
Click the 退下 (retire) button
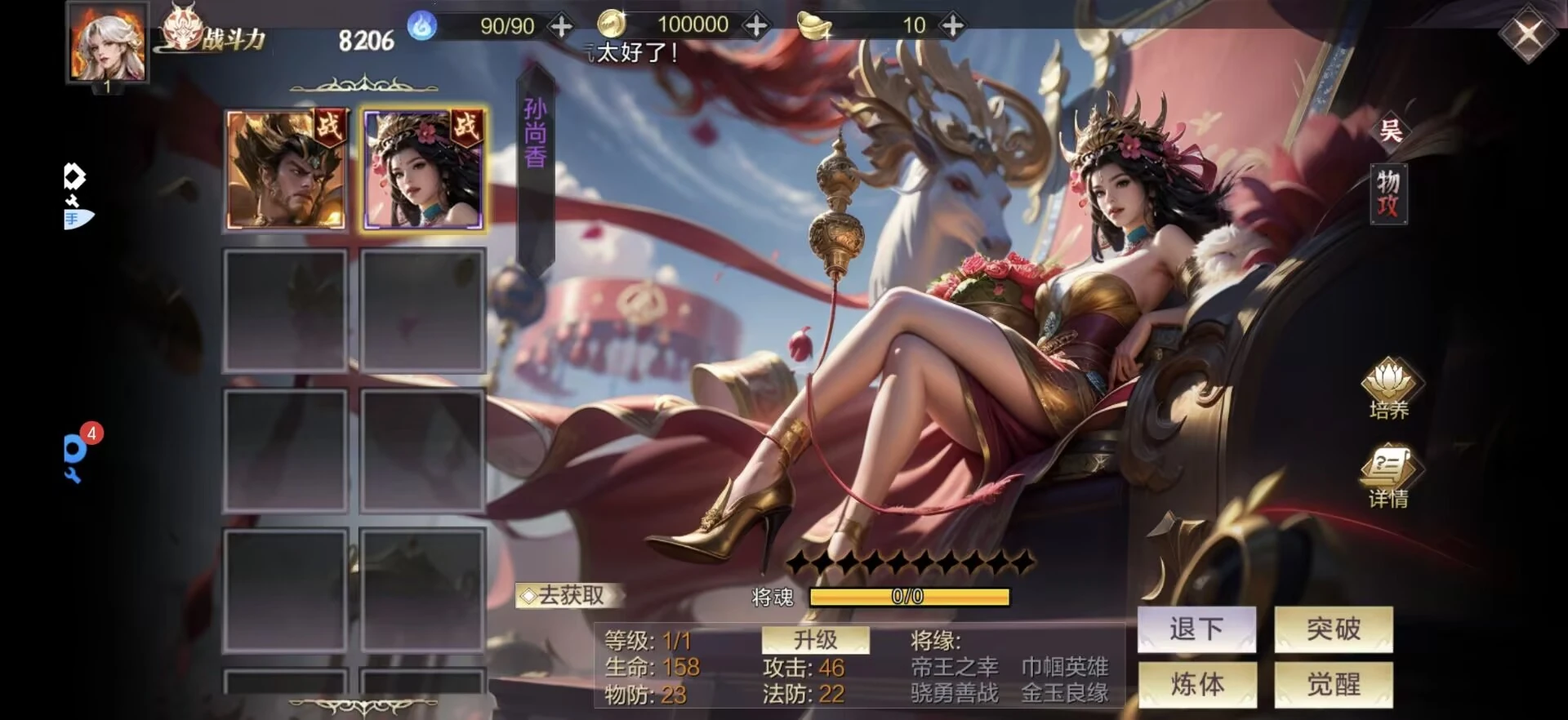pos(1196,629)
